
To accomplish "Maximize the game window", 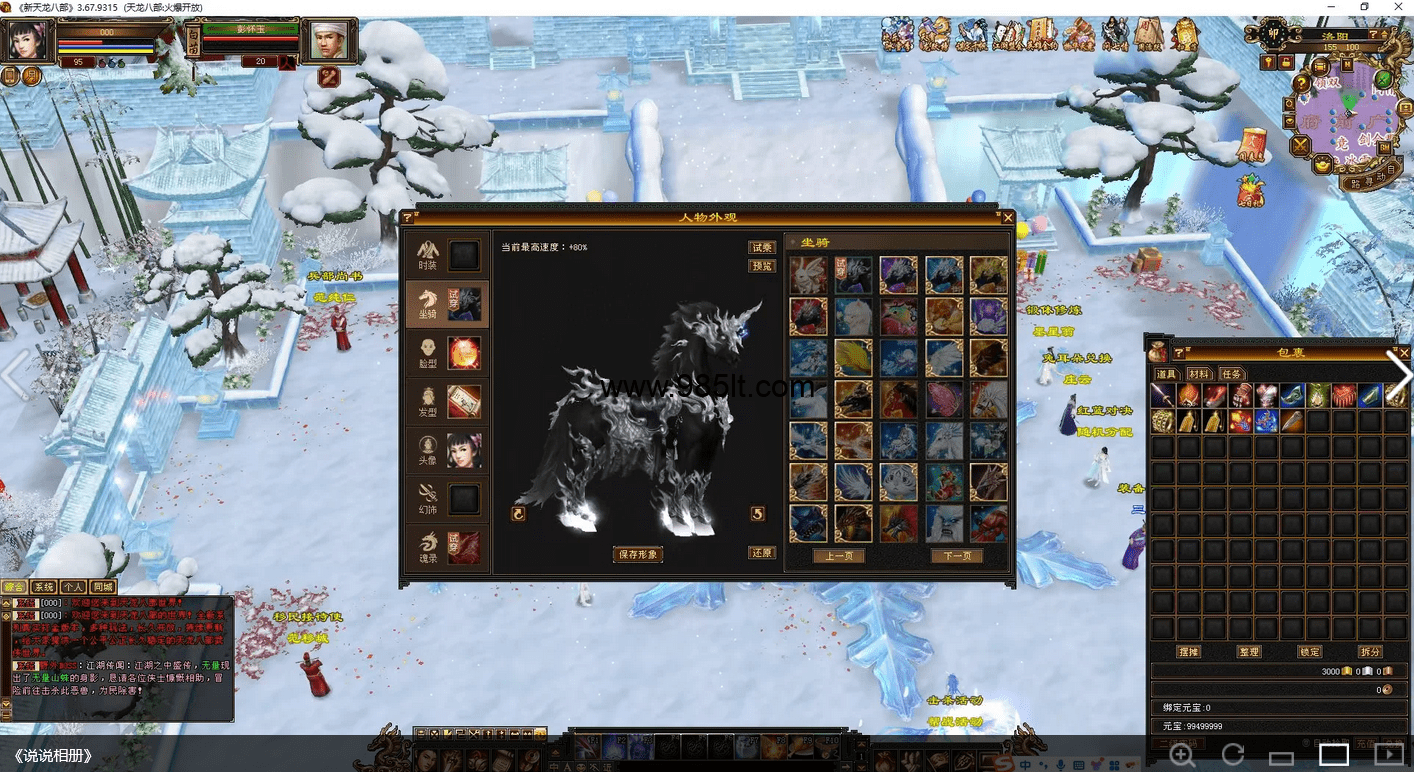I will coord(1364,7).
